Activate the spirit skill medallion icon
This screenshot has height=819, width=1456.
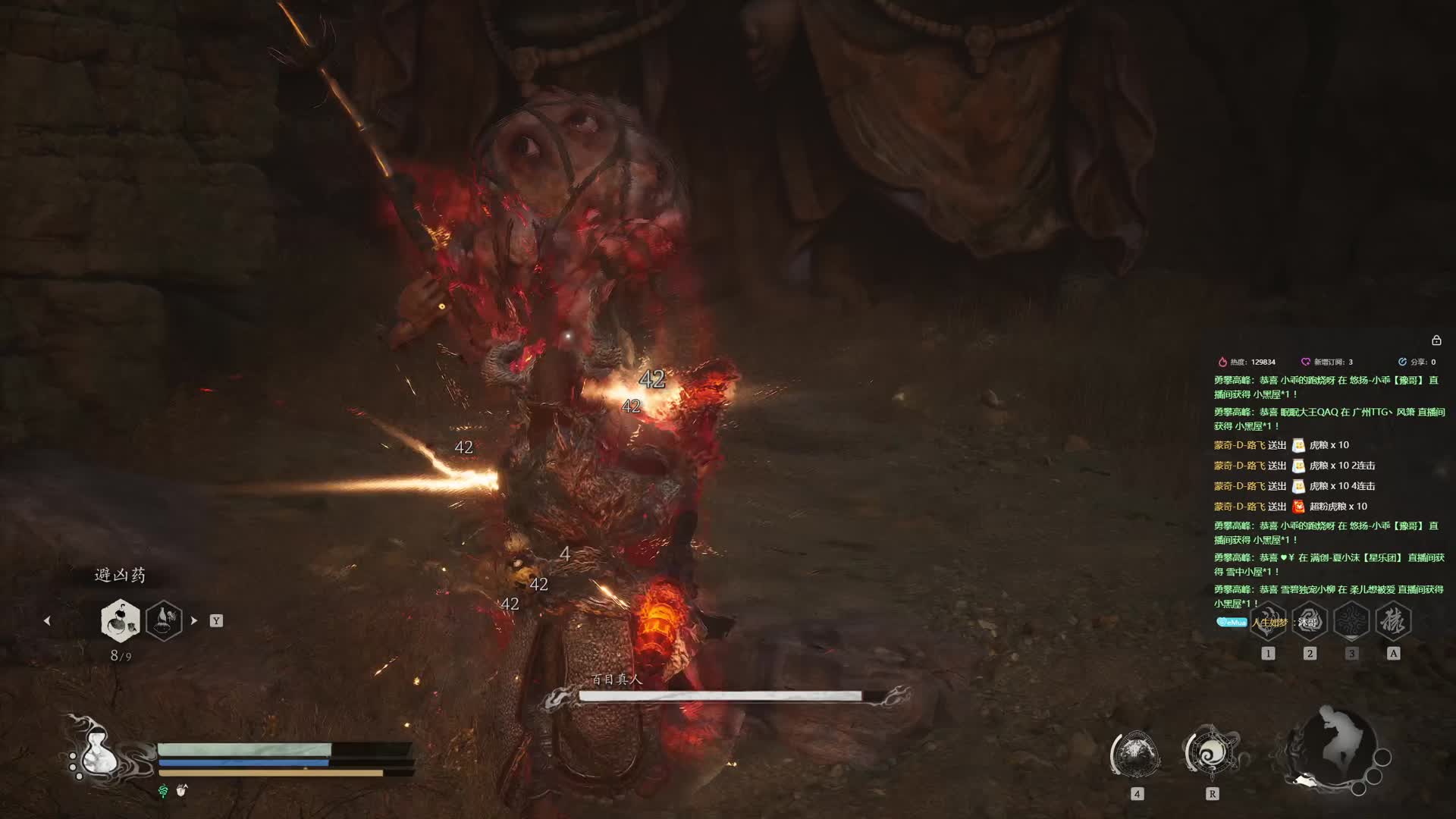[x=1136, y=755]
